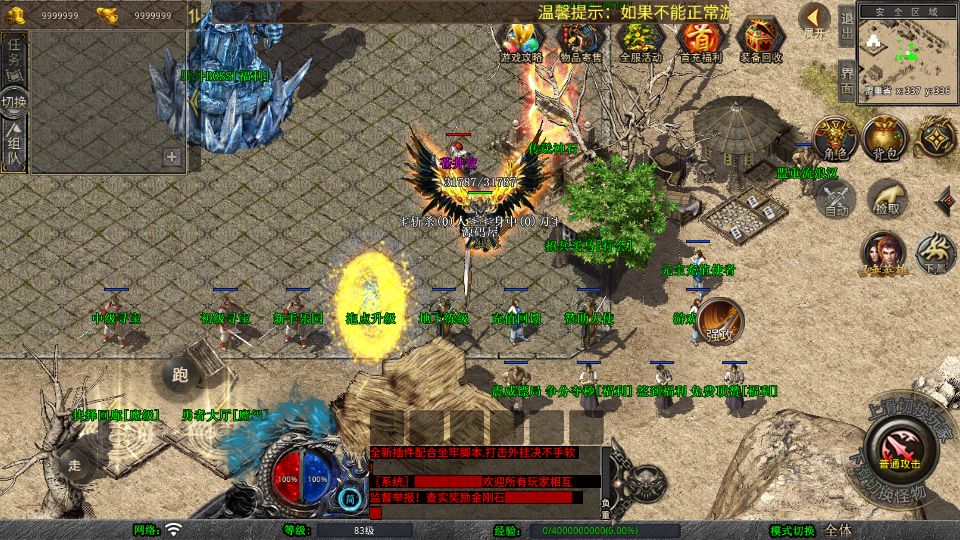This screenshot has height=540, width=960.
Task: Click the 界面 interface tab
Action: point(846,79)
